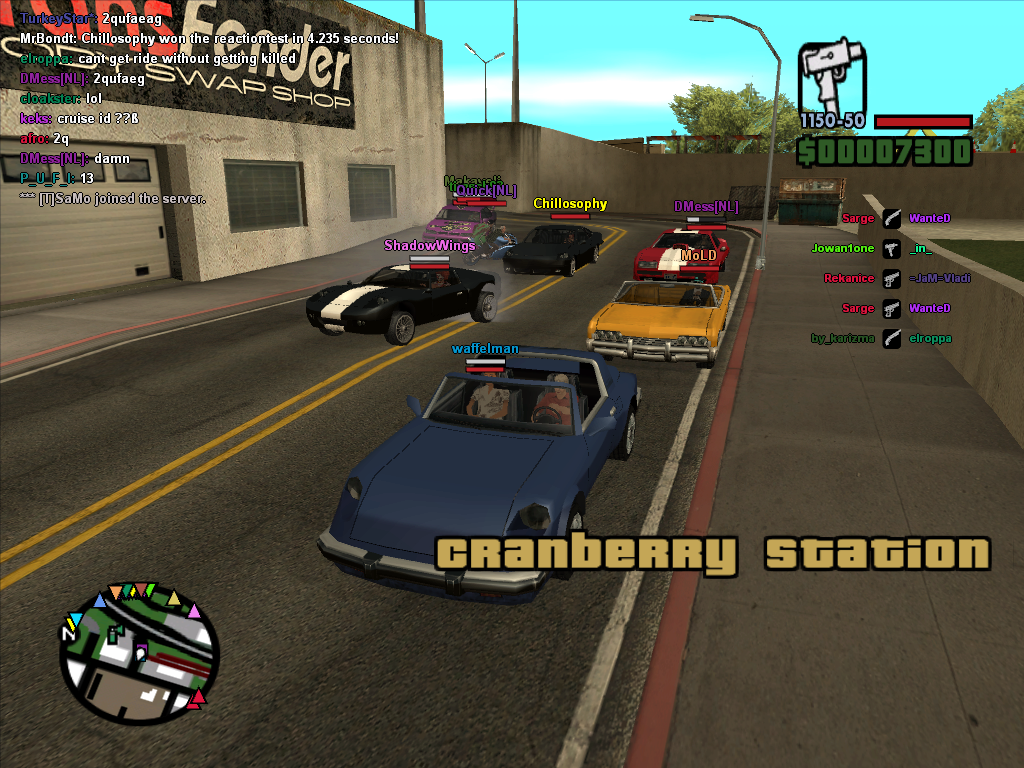The width and height of the screenshot is (1024, 768).
Task: Select the Rekanice kill feed row
Action: (890, 278)
